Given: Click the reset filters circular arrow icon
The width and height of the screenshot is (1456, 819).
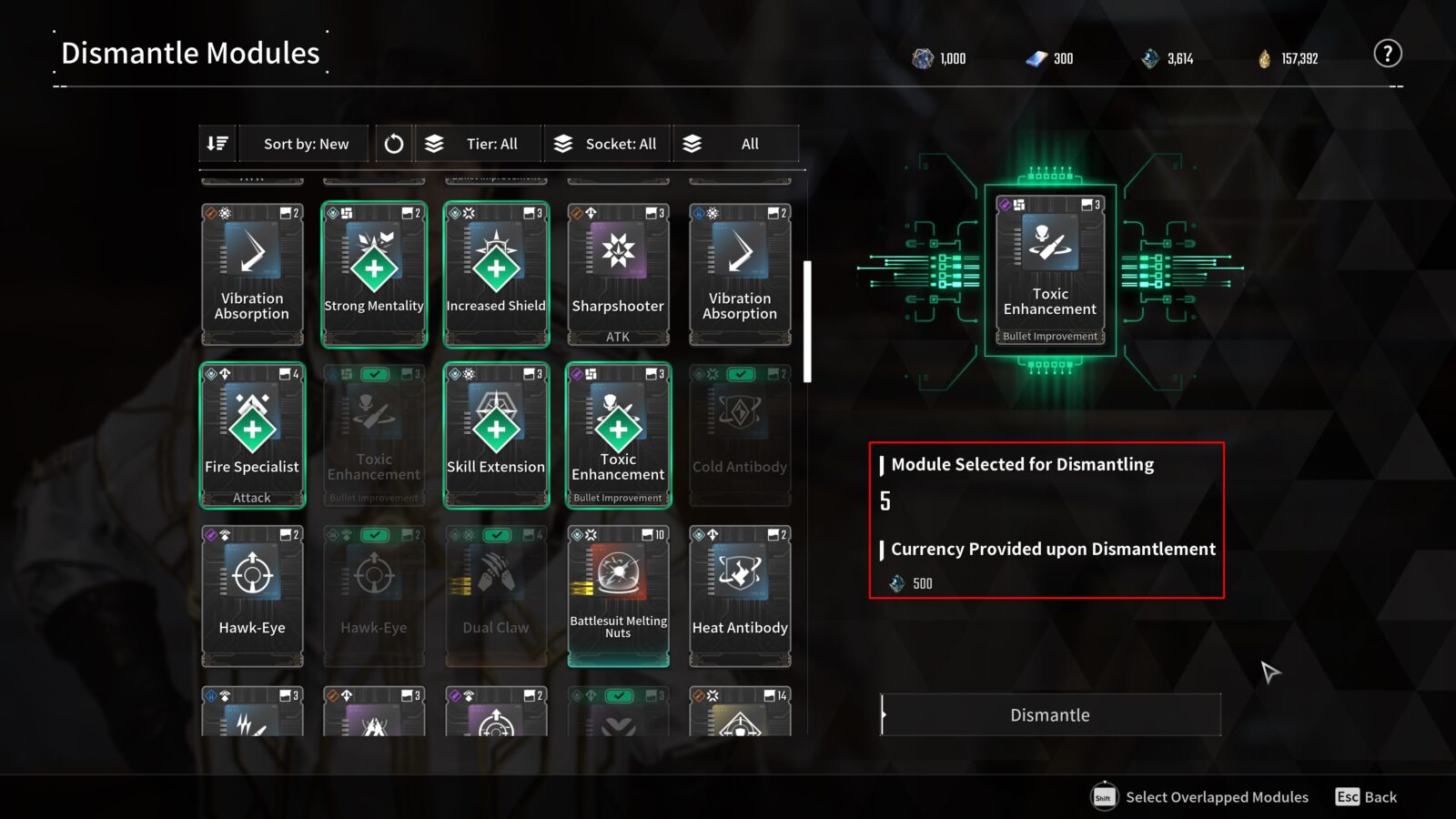Looking at the screenshot, I should click(393, 143).
